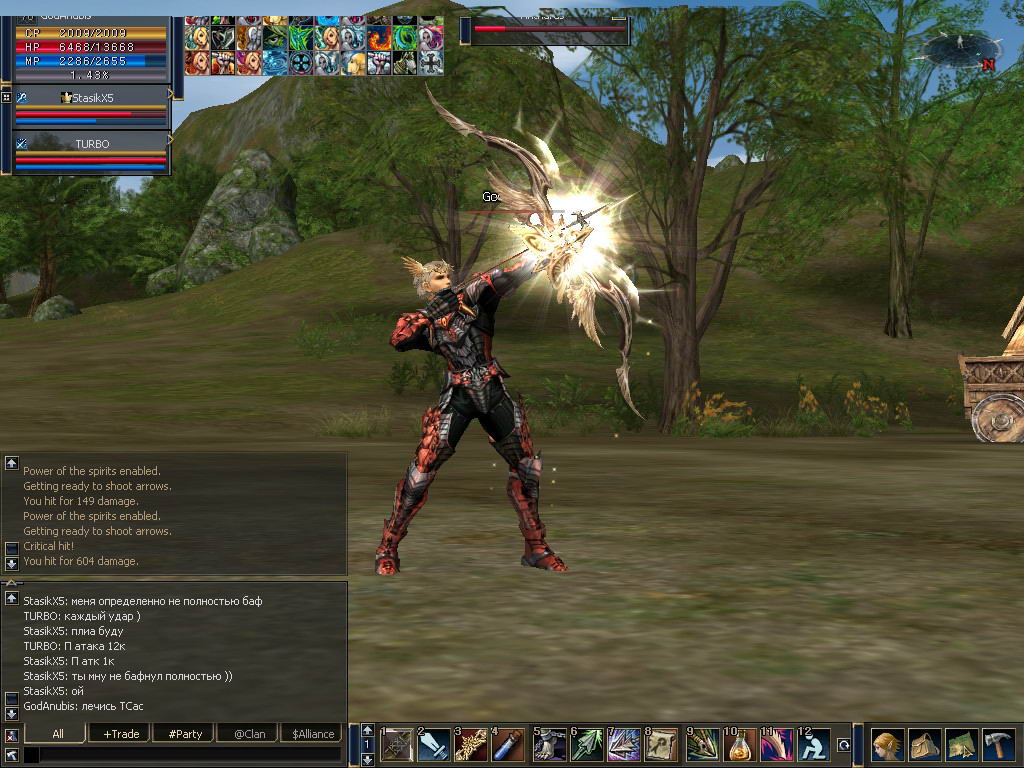The width and height of the screenshot is (1024, 768).
Task: Switch to the +Trade chat tab
Action: click(121, 733)
